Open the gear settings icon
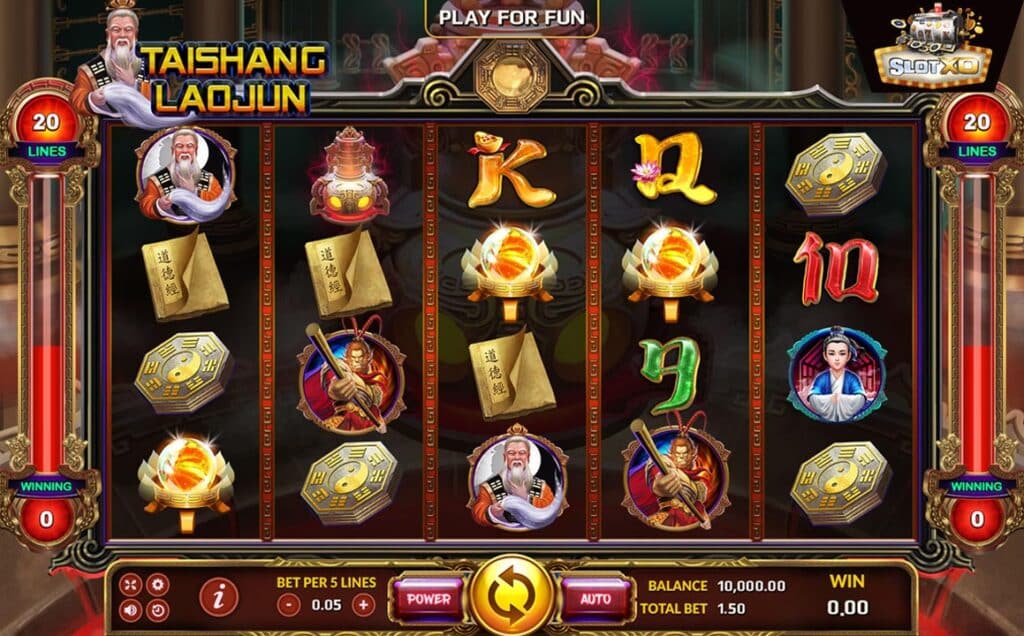 click(157, 585)
